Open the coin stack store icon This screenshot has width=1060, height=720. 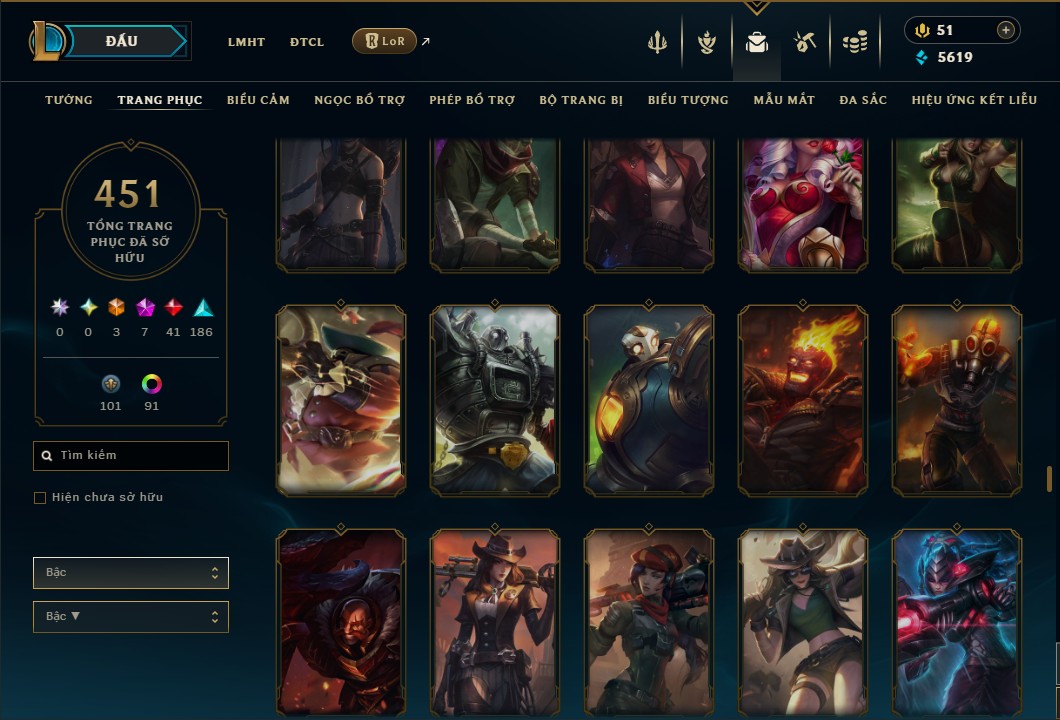(854, 42)
